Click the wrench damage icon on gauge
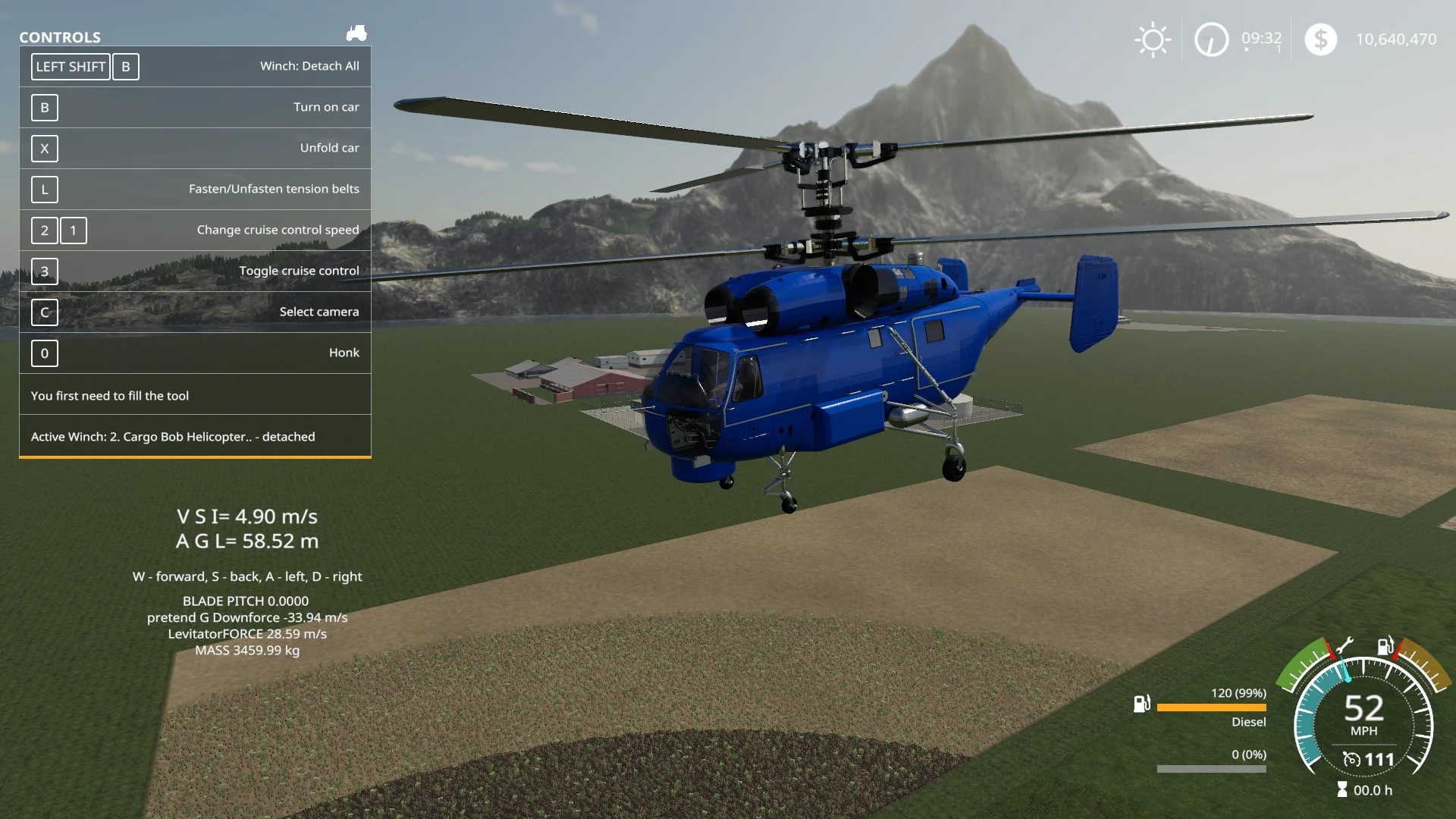 click(x=1345, y=646)
